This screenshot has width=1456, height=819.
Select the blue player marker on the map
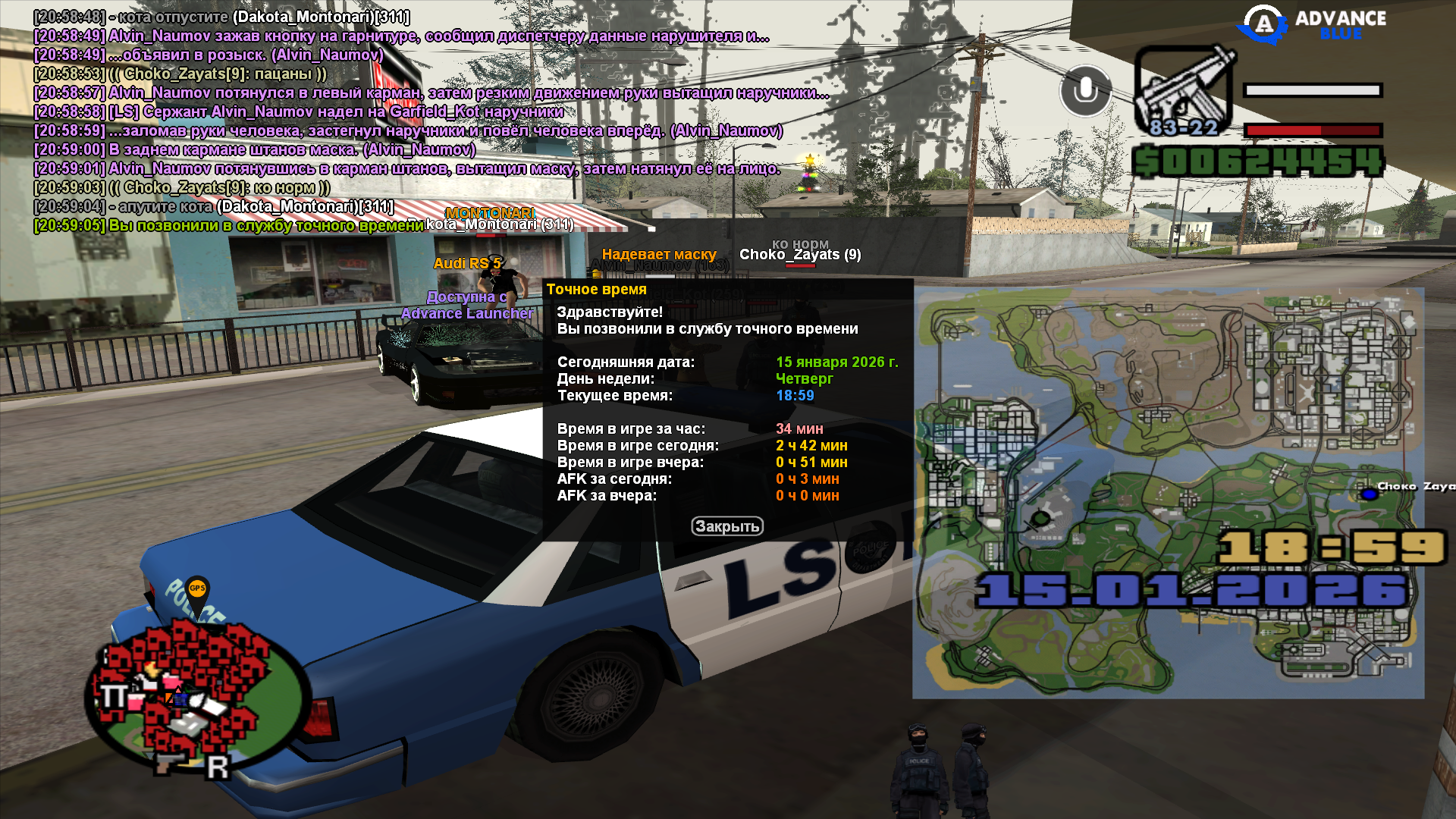[x=1369, y=494]
